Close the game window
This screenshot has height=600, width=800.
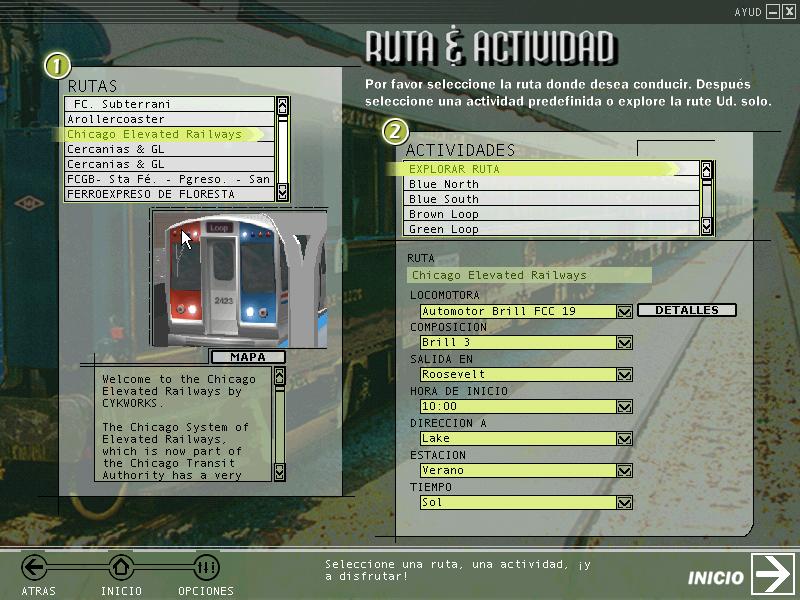coord(788,11)
